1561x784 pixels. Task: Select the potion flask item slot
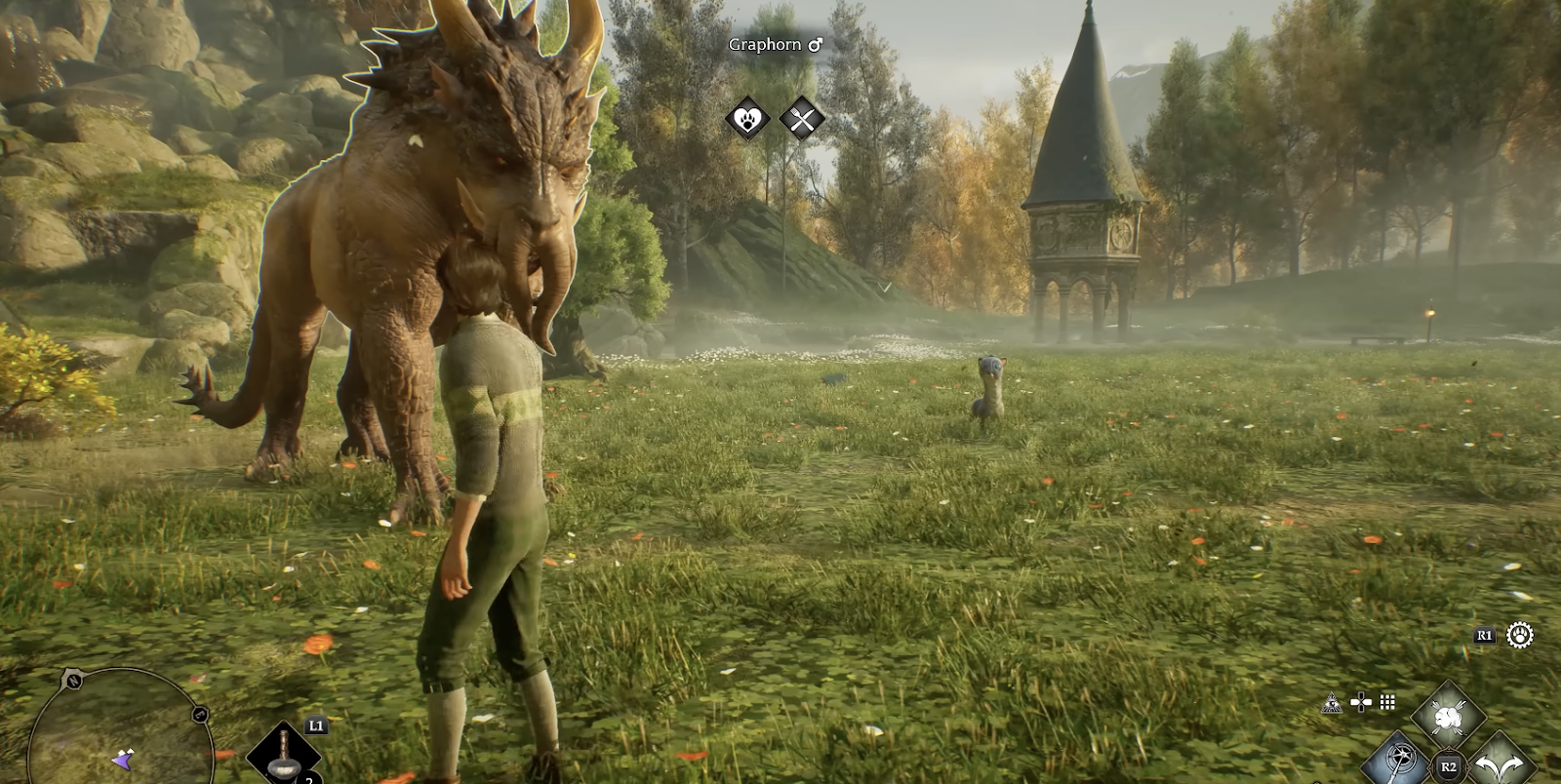point(283,756)
